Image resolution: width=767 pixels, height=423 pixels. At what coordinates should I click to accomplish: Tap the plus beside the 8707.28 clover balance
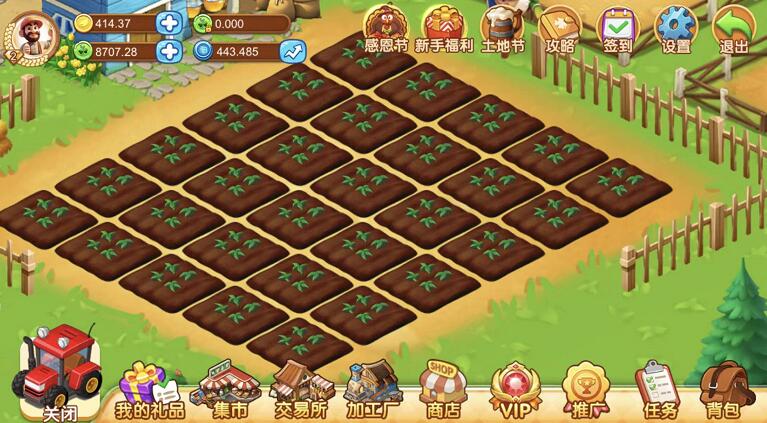click(x=170, y=51)
